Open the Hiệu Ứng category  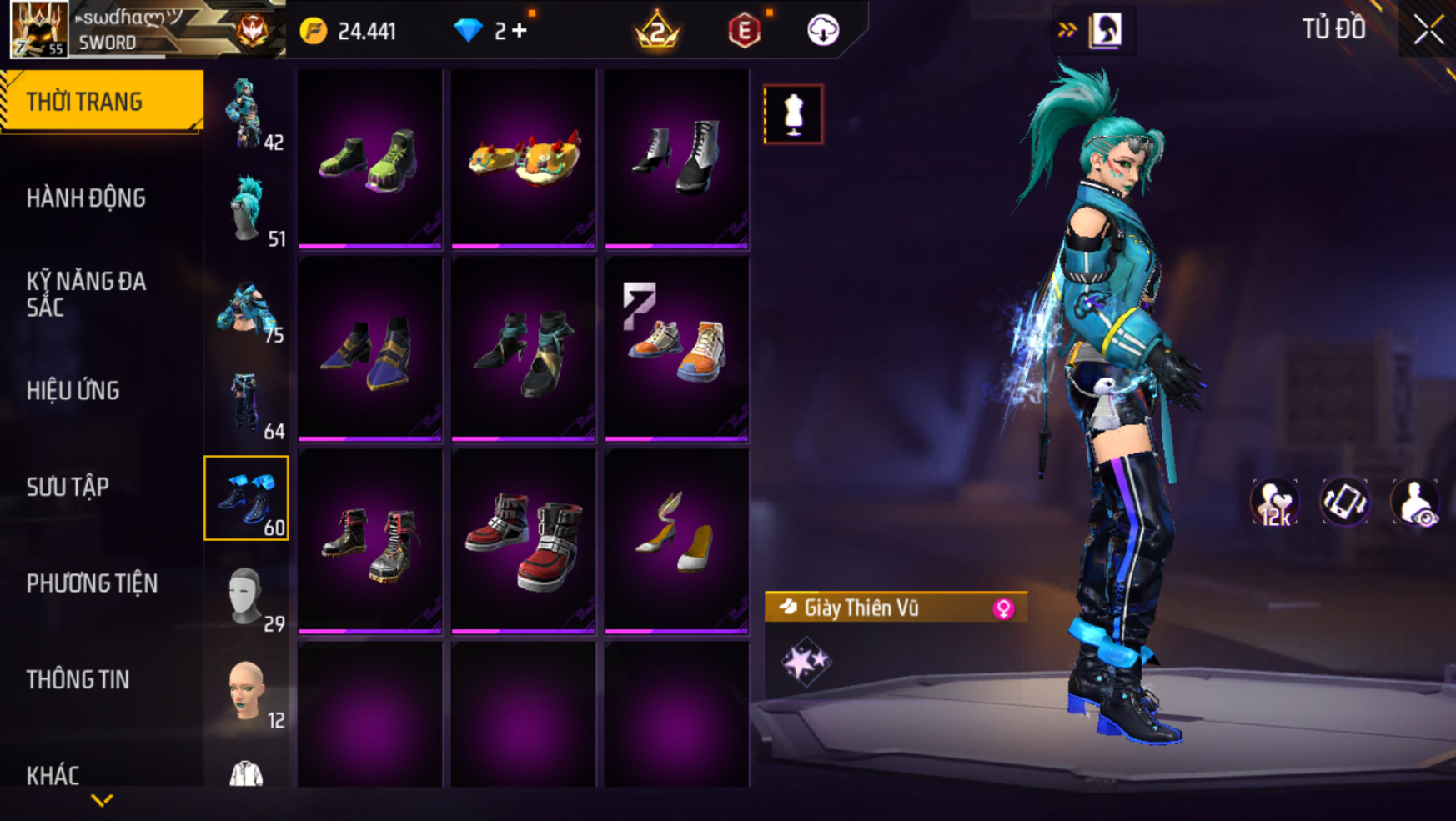(73, 391)
